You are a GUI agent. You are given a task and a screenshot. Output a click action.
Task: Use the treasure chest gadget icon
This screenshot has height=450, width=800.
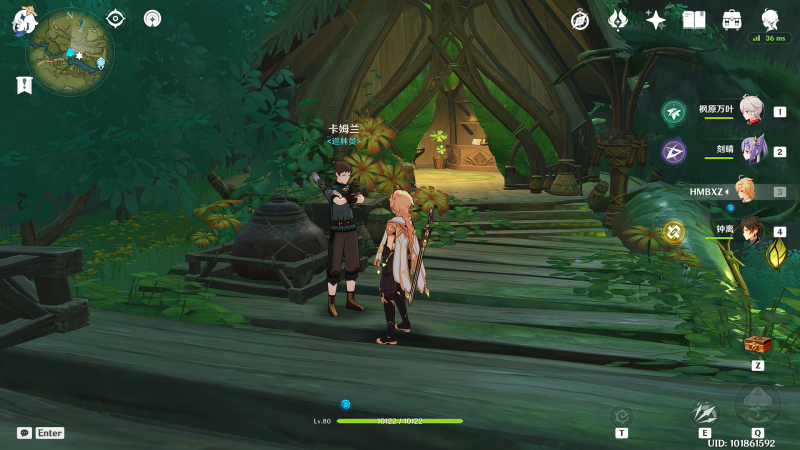click(757, 345)
